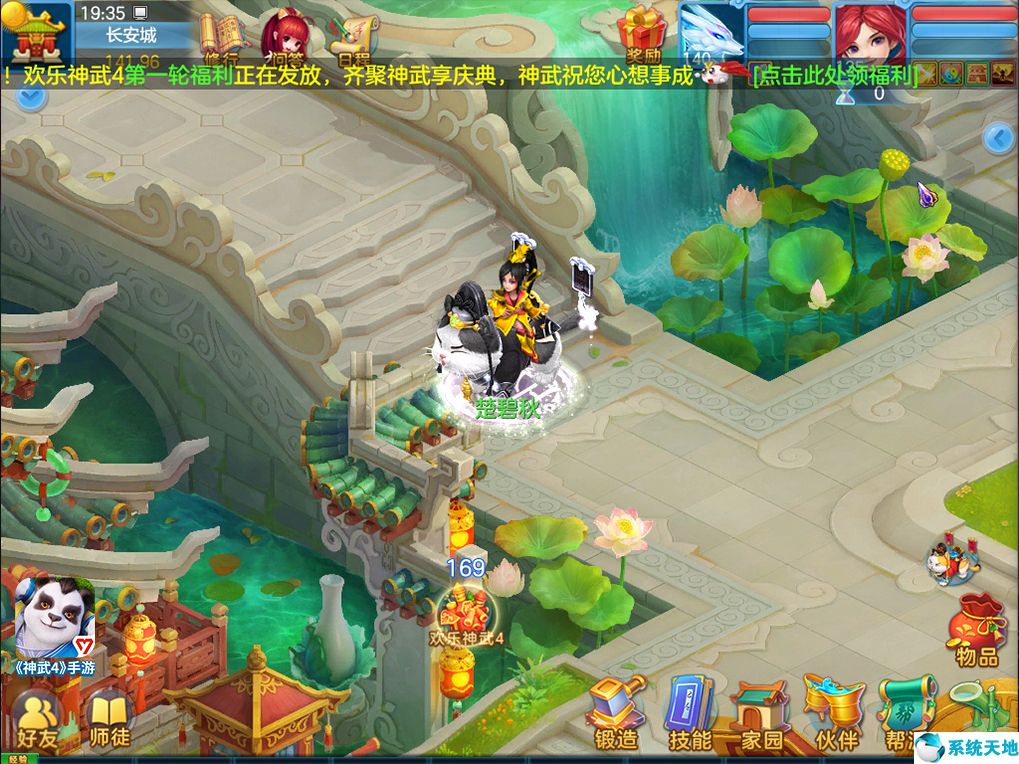The height and width of the screenshot is (764, 1019).
Task: Open the 好友 friends list
Action: [x=37, y=720]
